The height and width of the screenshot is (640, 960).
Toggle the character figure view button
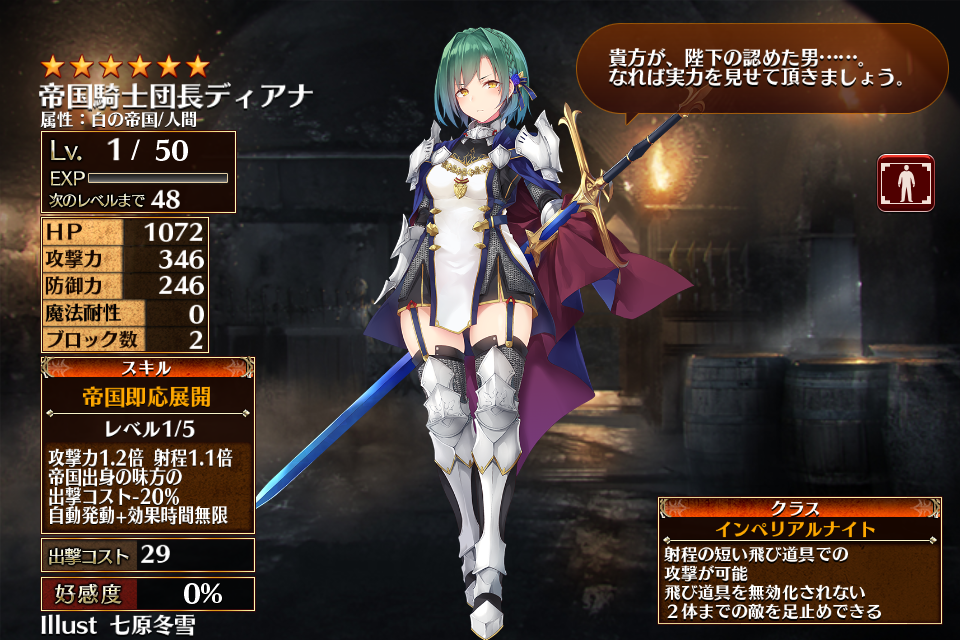click(905, 183)
